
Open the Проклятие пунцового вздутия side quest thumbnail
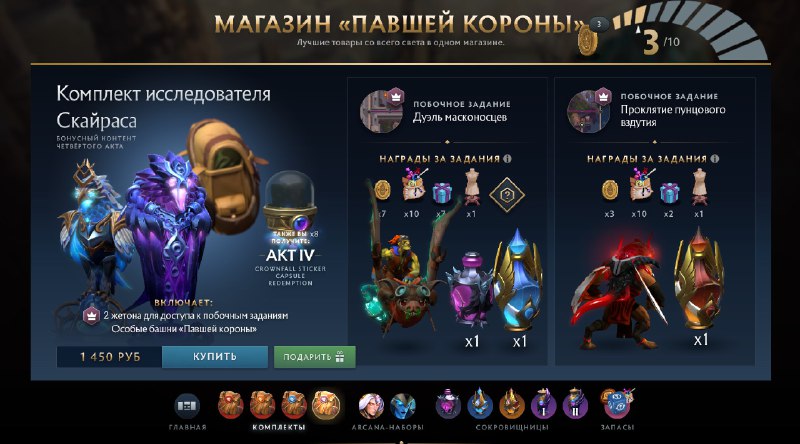(583, 108)
